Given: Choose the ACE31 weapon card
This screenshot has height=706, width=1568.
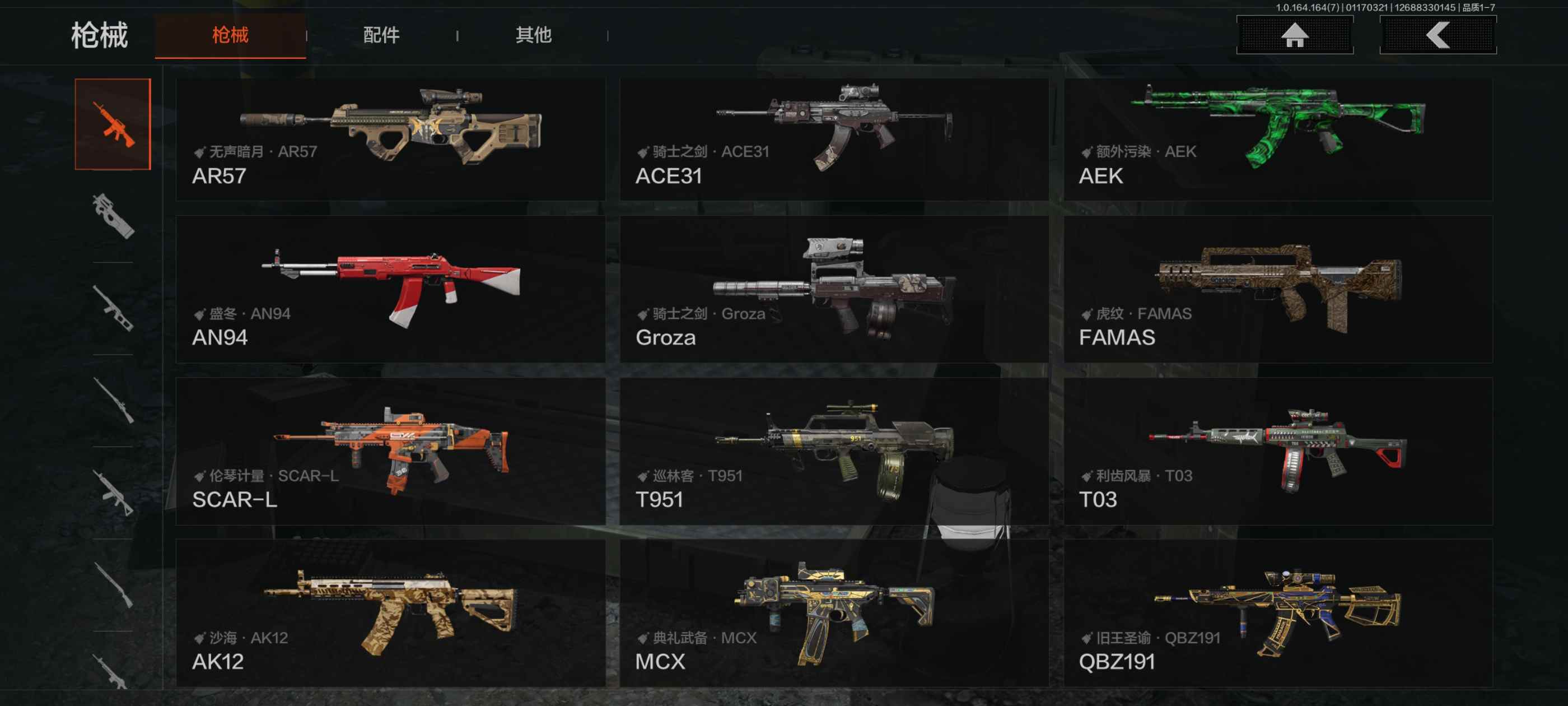Looking at the screenshot, I should click(x=833, y=140).
